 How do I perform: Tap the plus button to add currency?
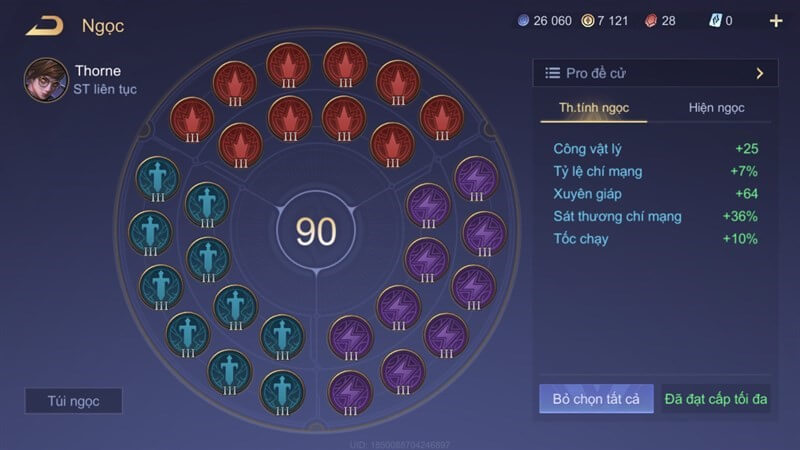pyautogui.click(x=776, y=21)
